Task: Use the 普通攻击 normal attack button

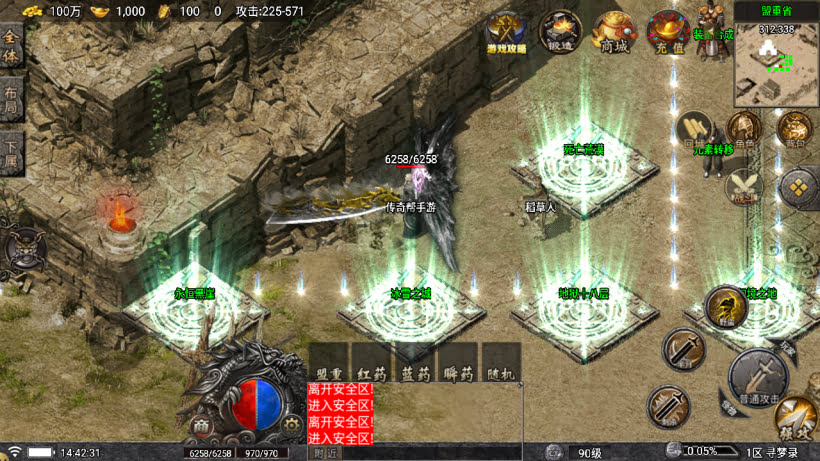Action: click(757, 375)
